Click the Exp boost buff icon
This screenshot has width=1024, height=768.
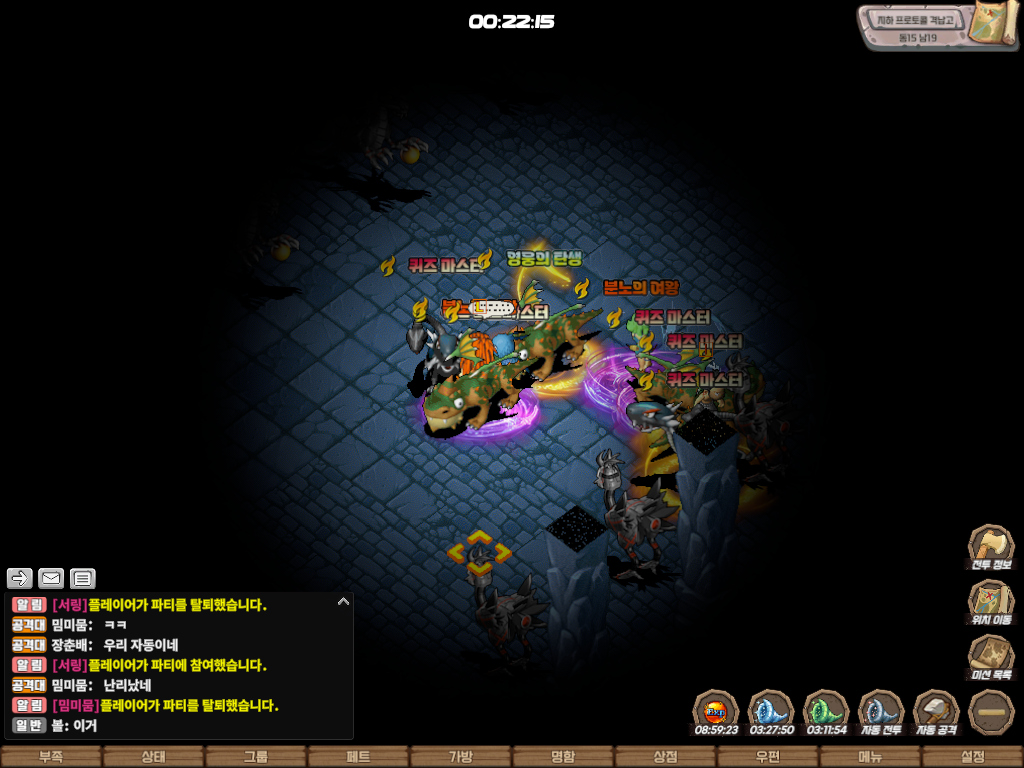(716, 711)
